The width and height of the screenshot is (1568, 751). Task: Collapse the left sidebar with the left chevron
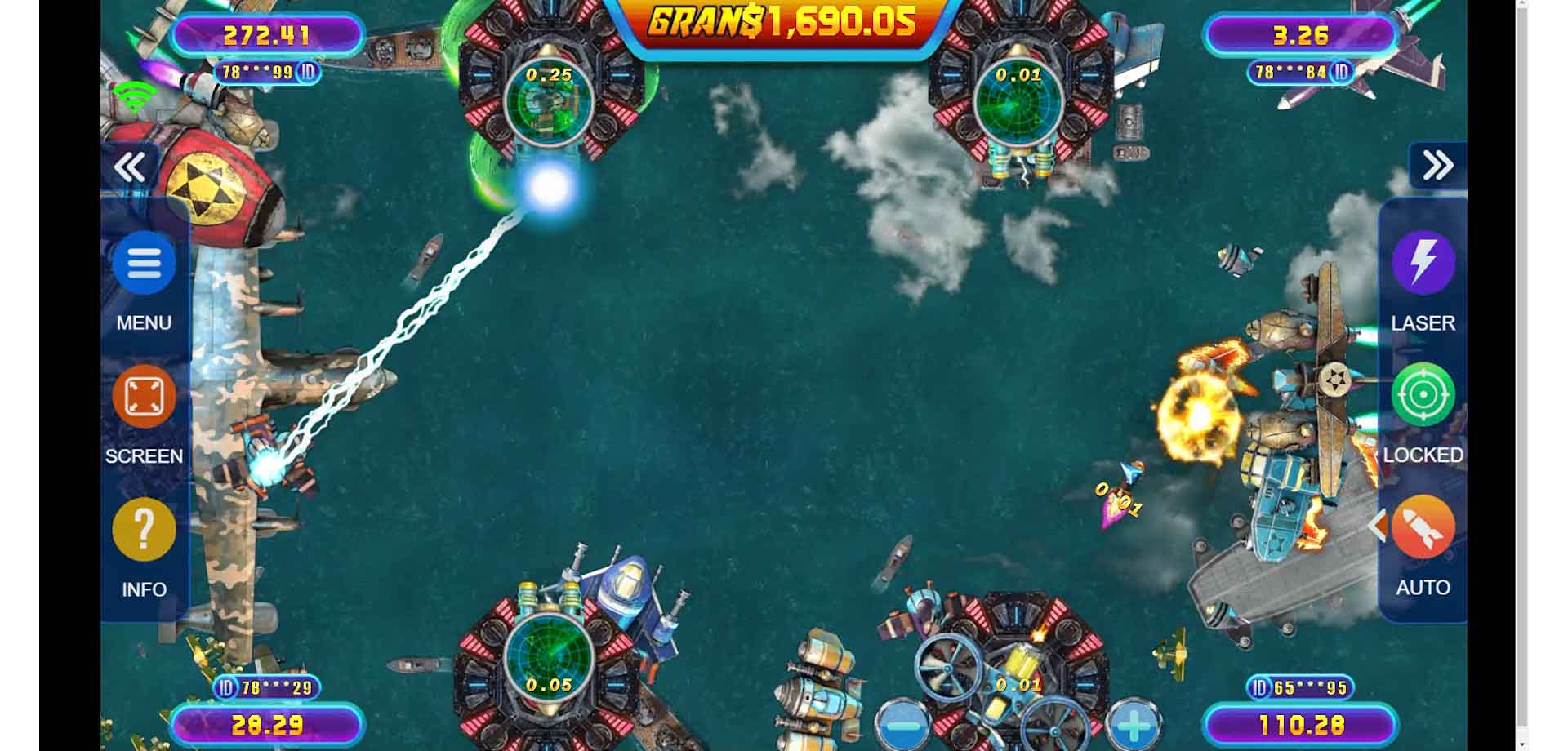[x=131, y=166]
